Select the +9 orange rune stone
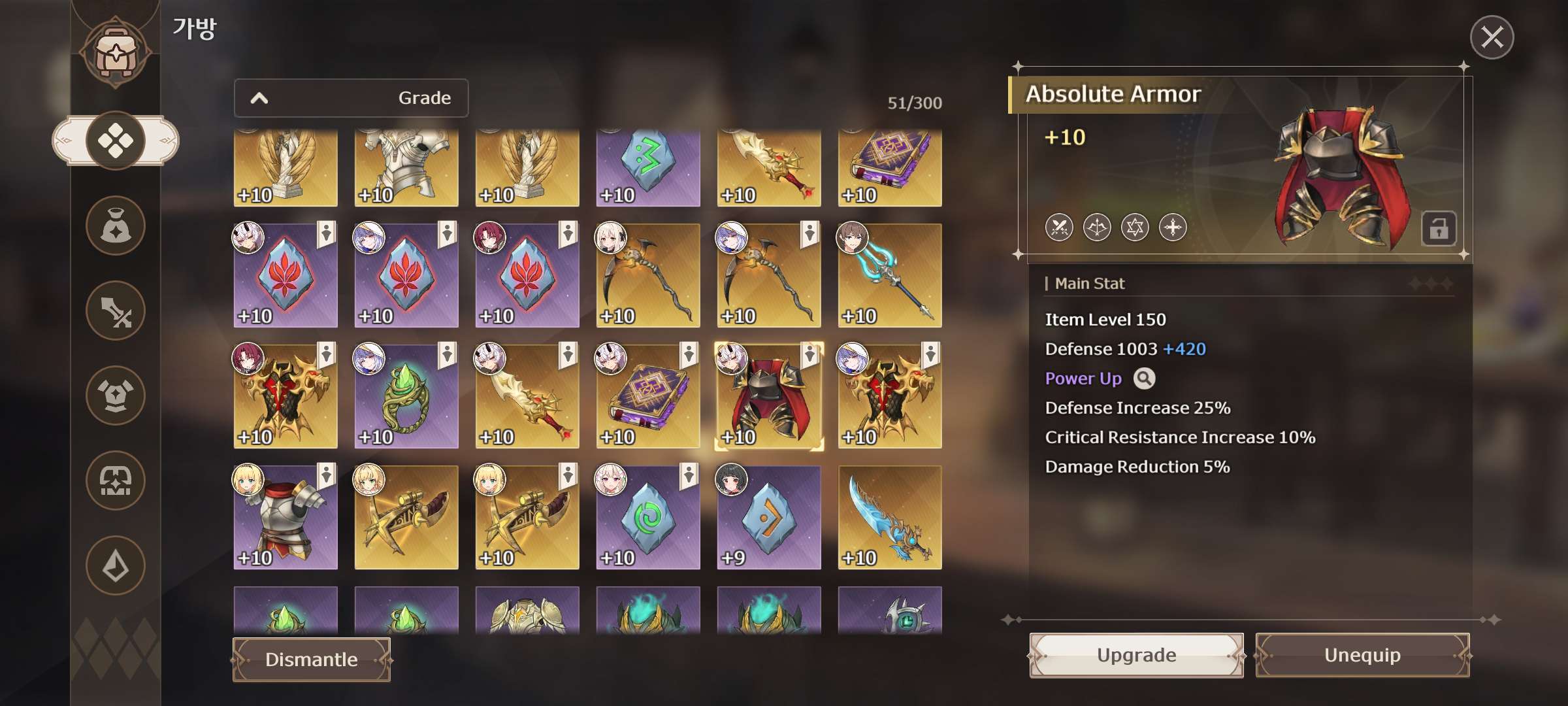Viewport: 1568px width, 706px height. [768, 518]
